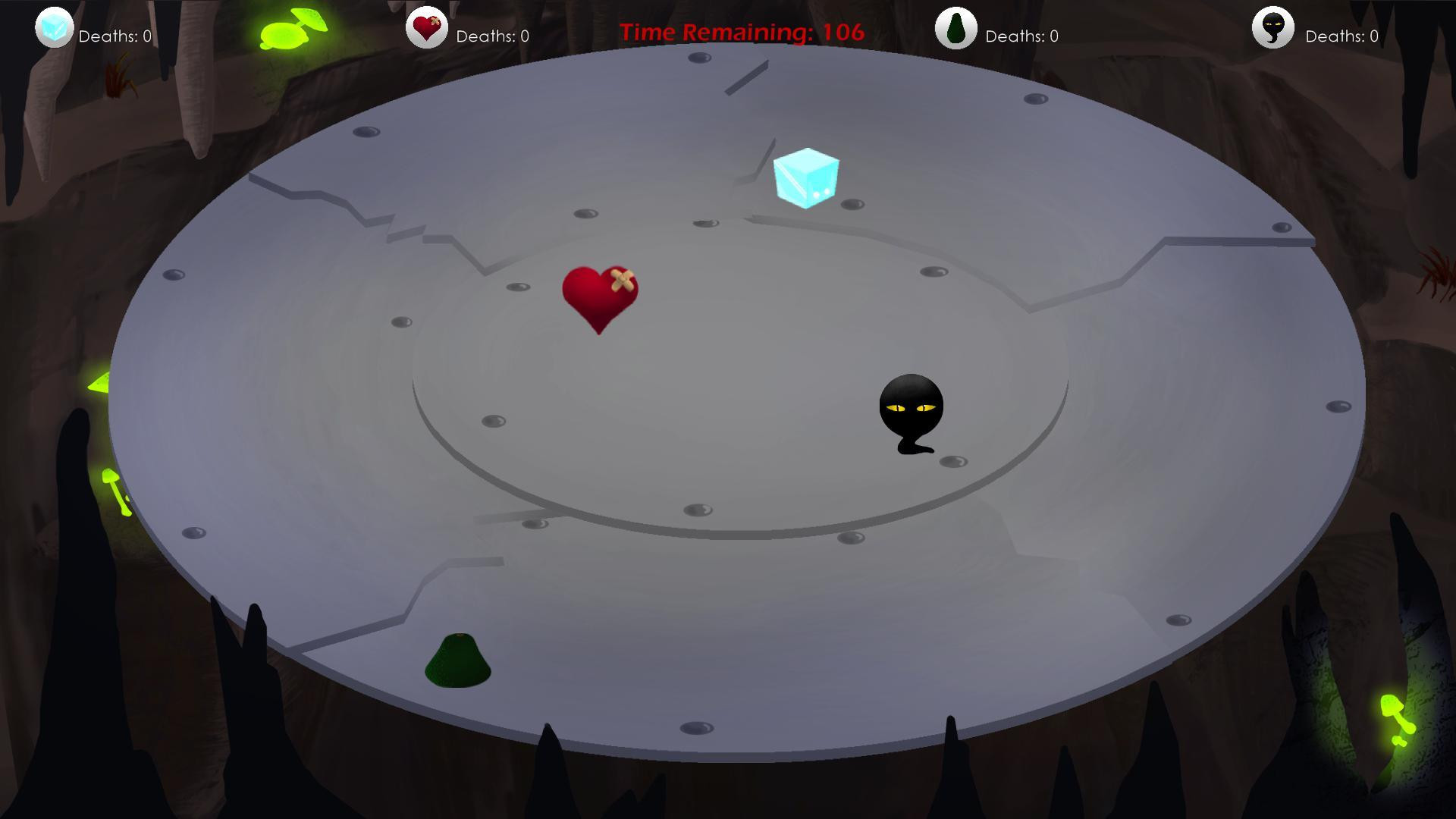Select the bandaged heart player icon
The width and height of the screenshot is (1456, 819).
pyautogui.click(x=427, y=30)
